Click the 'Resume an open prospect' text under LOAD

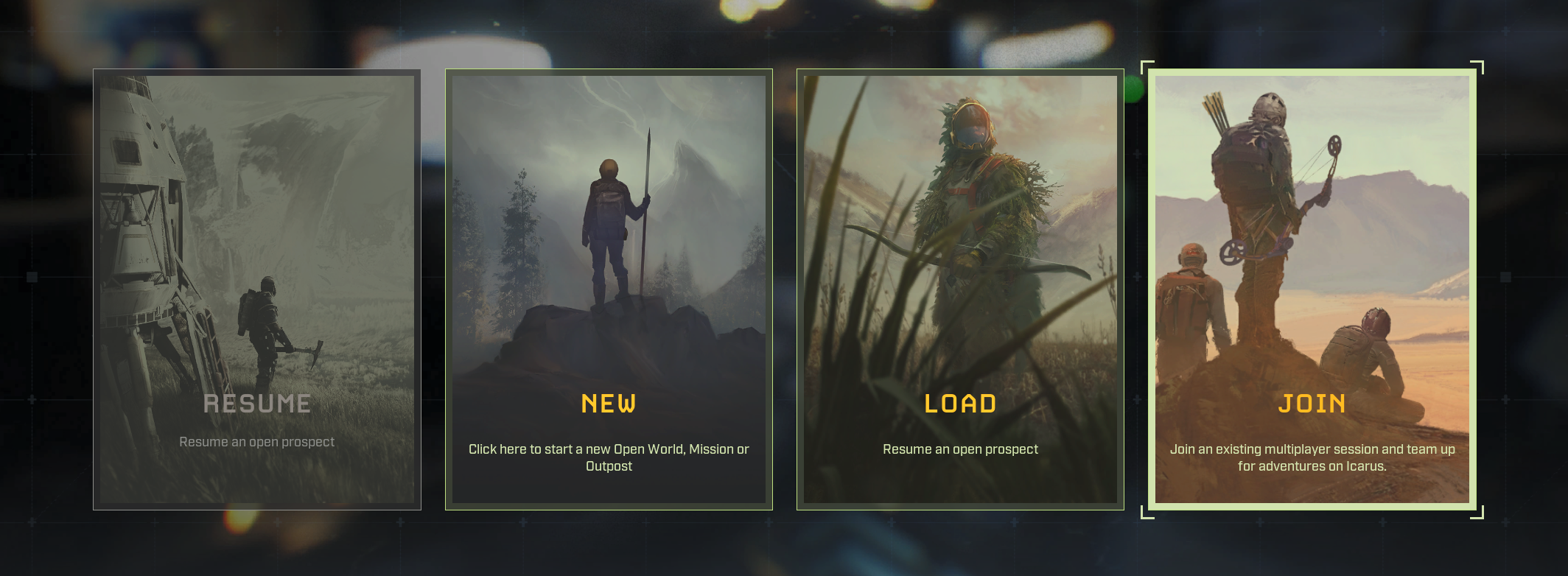(961, 448)
